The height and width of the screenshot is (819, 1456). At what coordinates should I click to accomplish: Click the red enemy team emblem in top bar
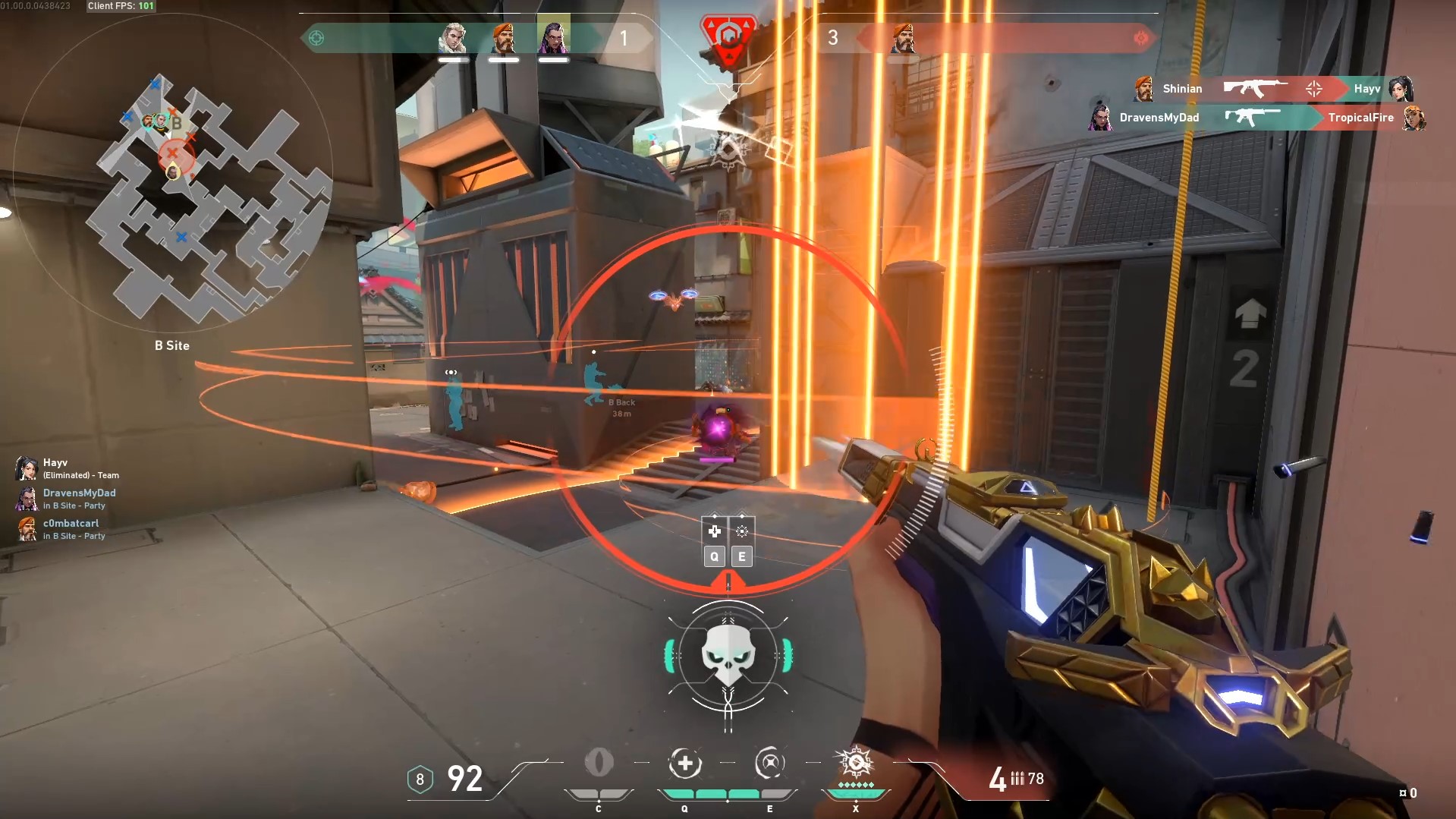(x=1140, y=38)
